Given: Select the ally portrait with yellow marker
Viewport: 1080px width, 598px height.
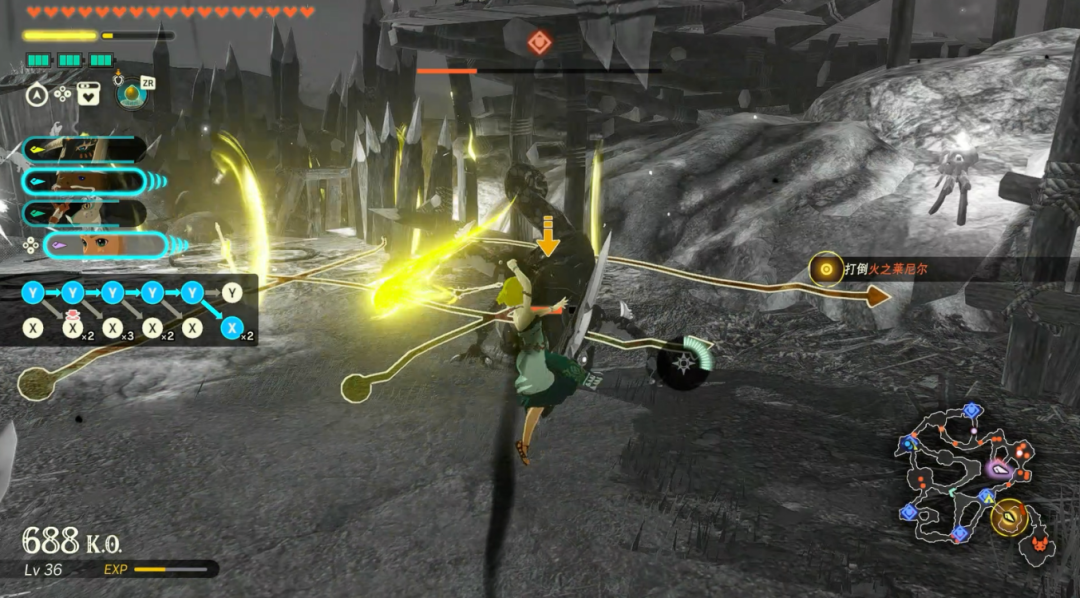Looking at the screenshot, I should pos(85,150).
